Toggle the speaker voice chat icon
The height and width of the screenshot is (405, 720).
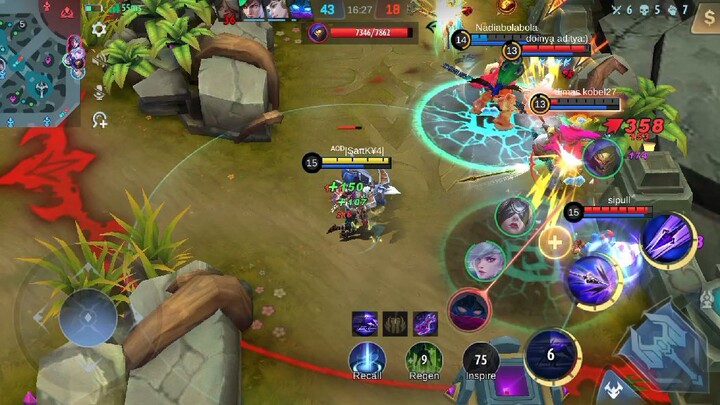tap(99, 60)
